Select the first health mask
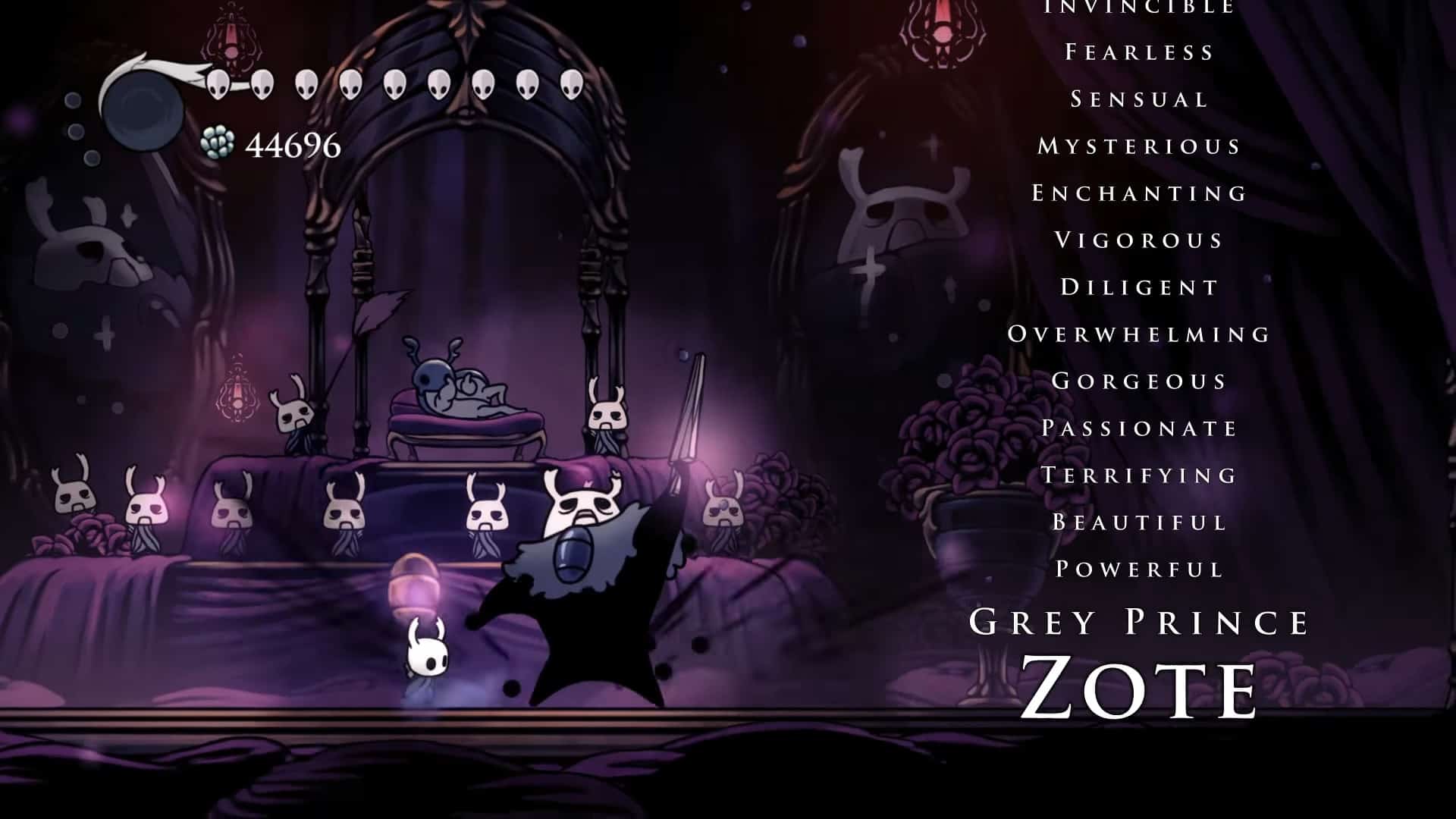The image size is (1456, 819). (x=220, y=83)
